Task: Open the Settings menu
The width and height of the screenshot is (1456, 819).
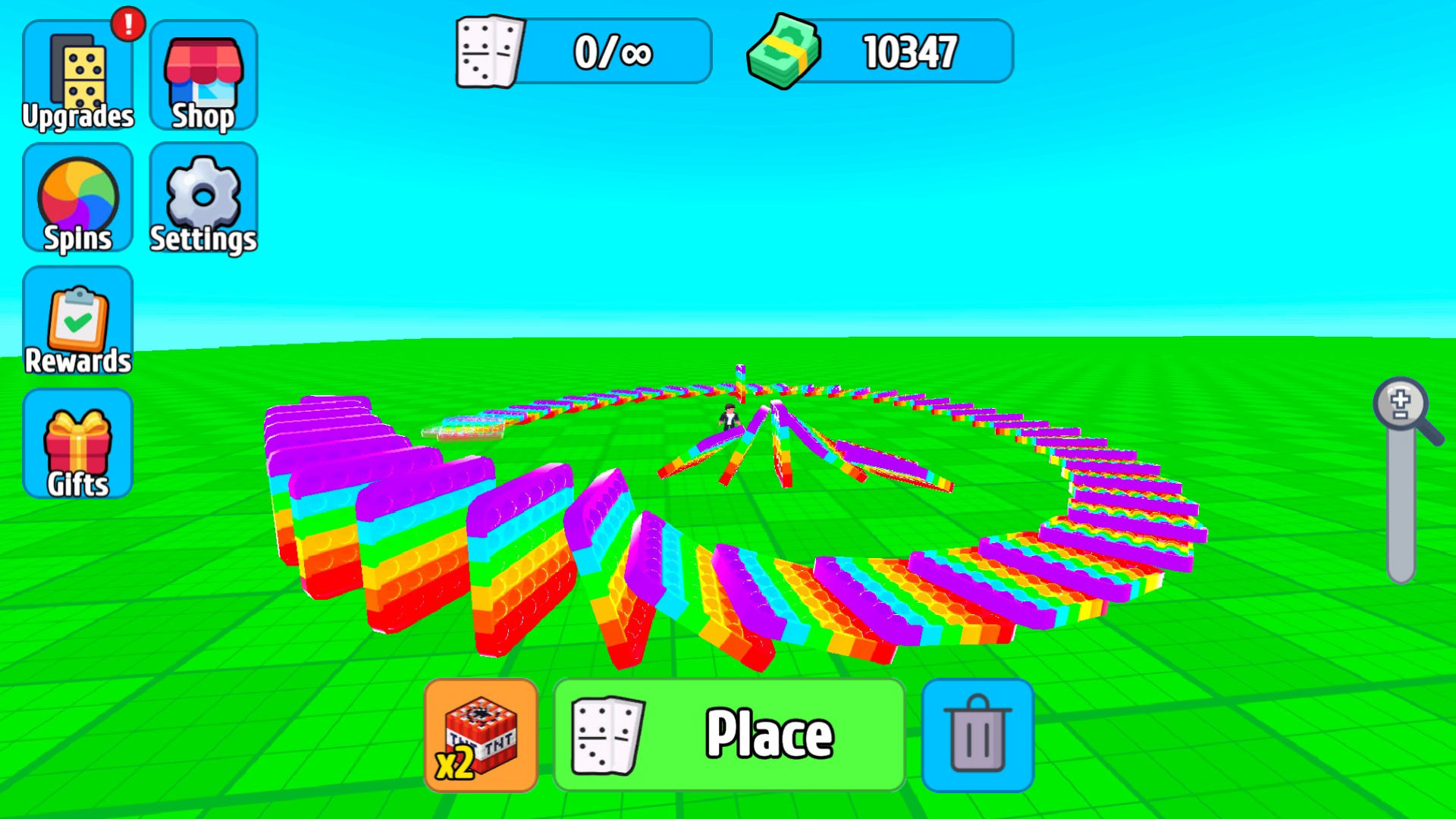Action: (x=203, y=199)
